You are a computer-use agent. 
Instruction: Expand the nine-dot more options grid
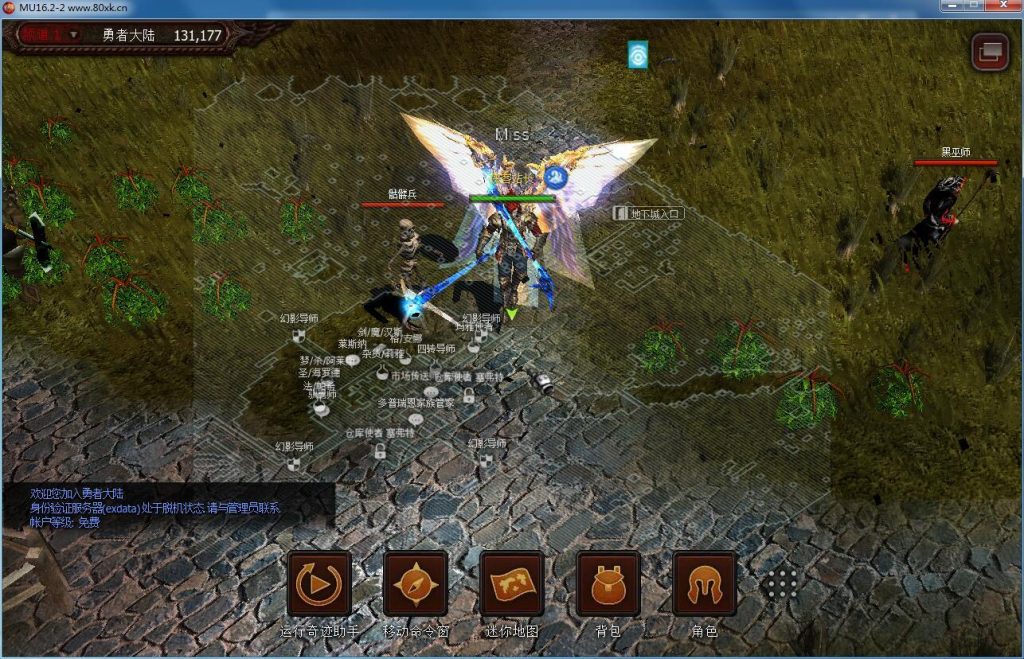click(x=782, y=584)
